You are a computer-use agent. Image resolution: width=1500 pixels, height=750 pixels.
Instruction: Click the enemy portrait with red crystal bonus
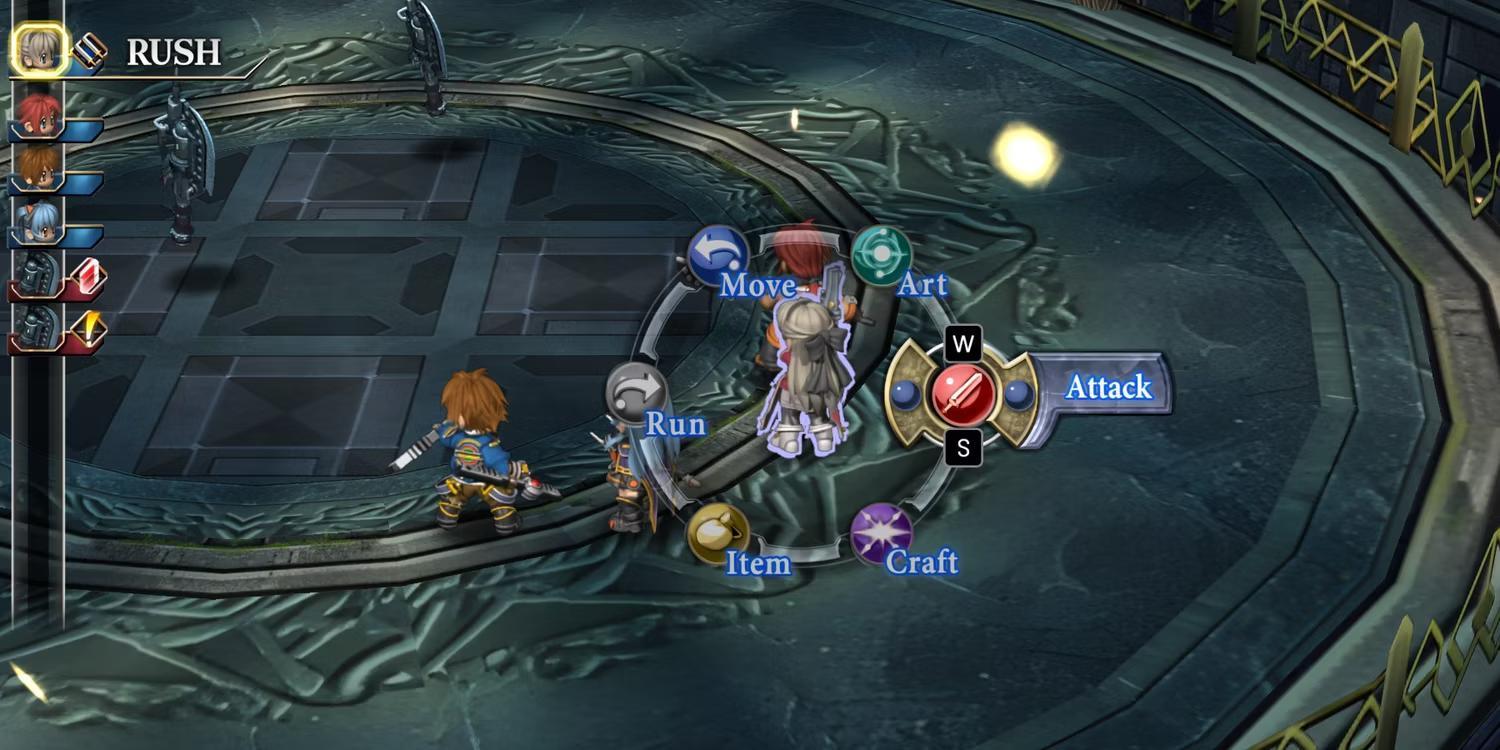38,274
